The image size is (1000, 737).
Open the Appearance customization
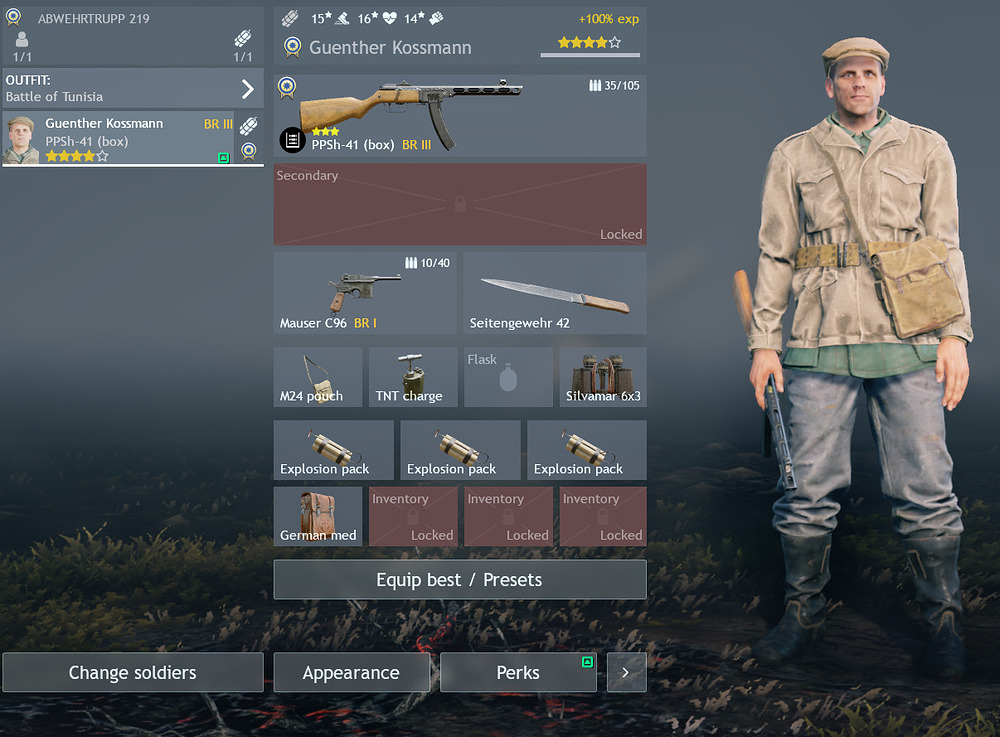tap(351, 673)
